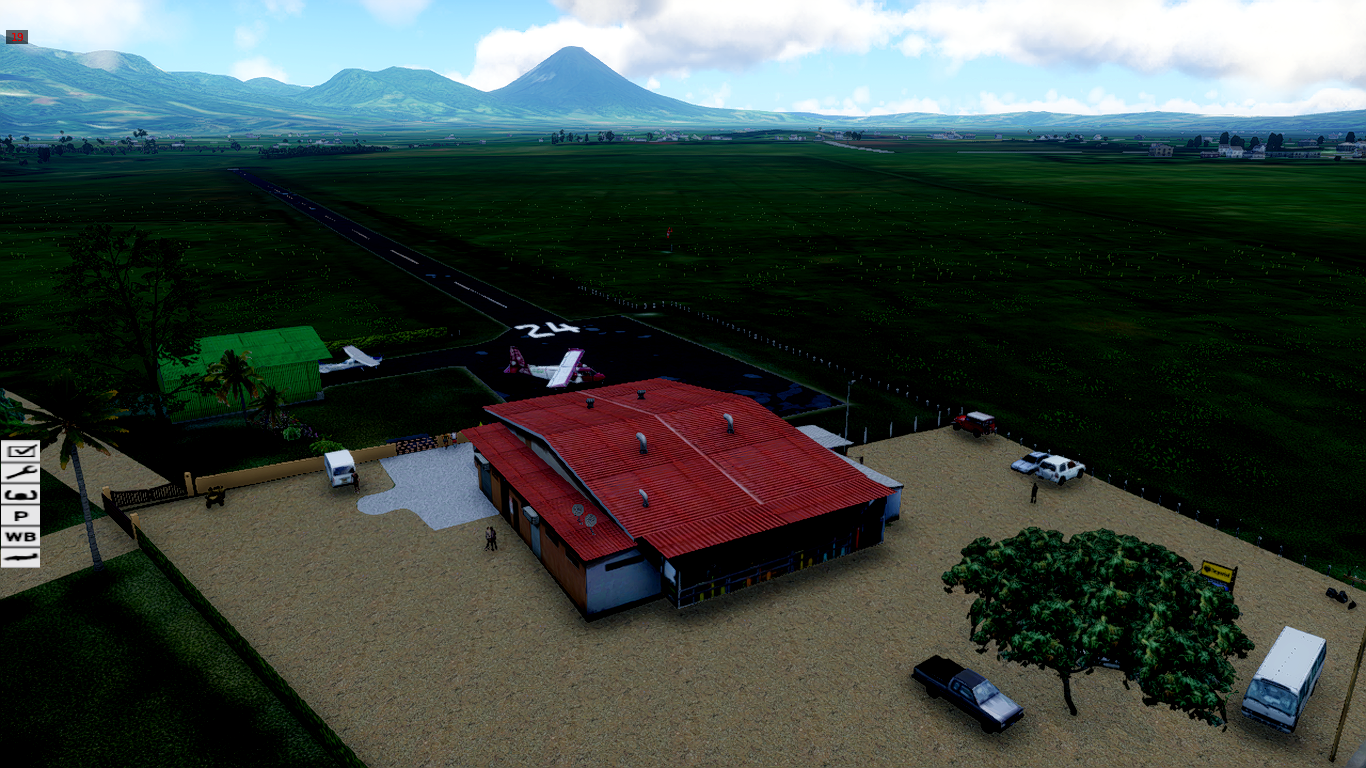The width and height of the screenshot is (1366, 768).
Task: Click the tow bar icon below WB
Action: (20, 556)
